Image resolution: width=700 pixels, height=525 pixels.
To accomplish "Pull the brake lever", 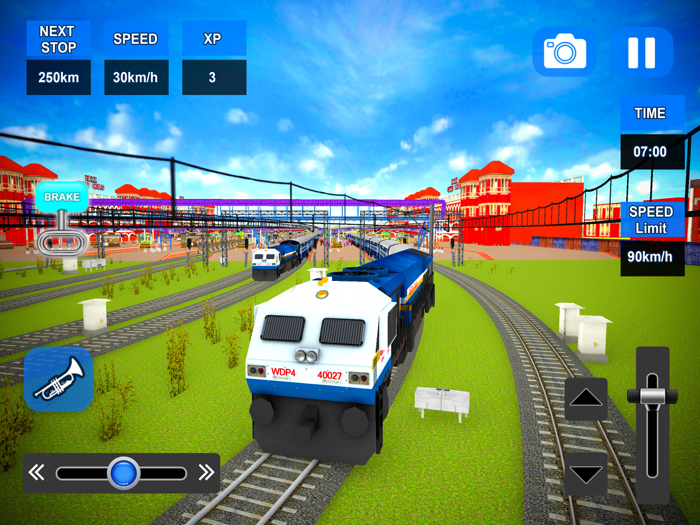I will pyautogui.click(x=62, y=232).
